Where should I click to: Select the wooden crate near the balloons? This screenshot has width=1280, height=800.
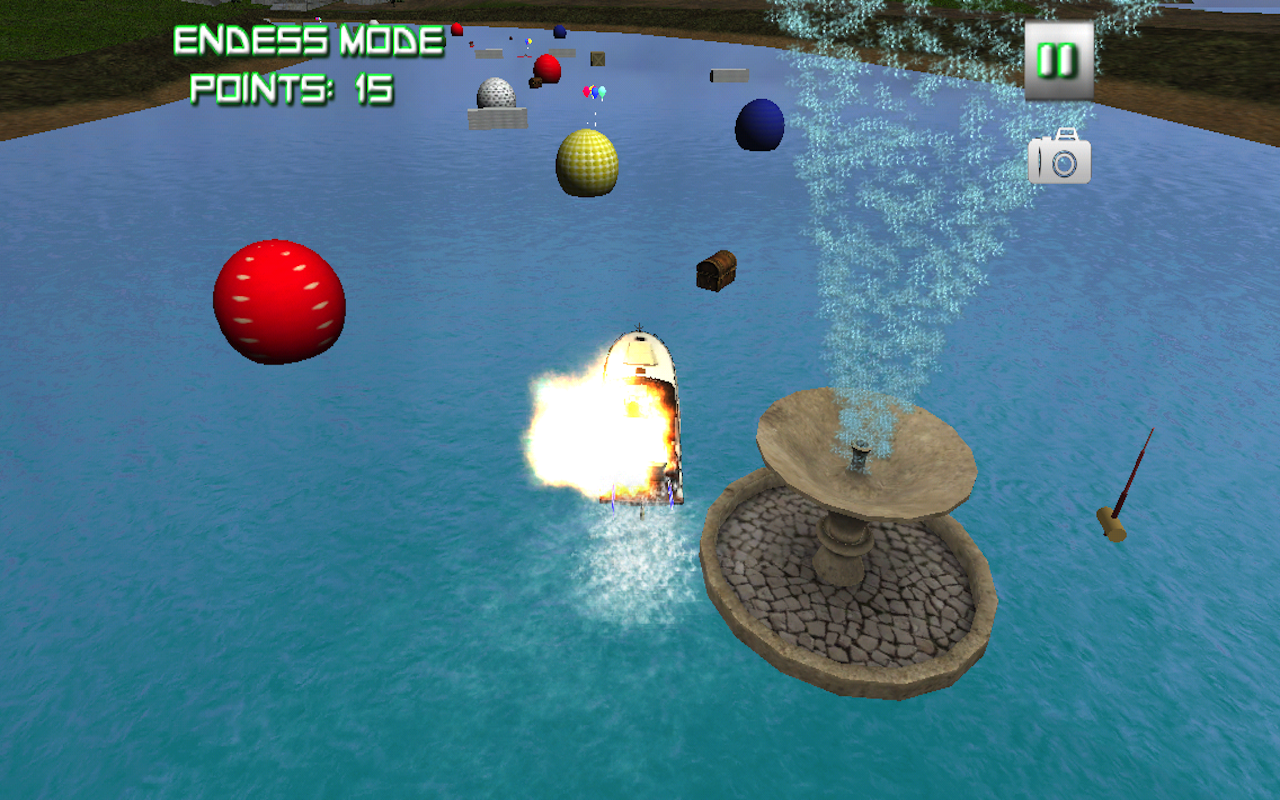597,60
